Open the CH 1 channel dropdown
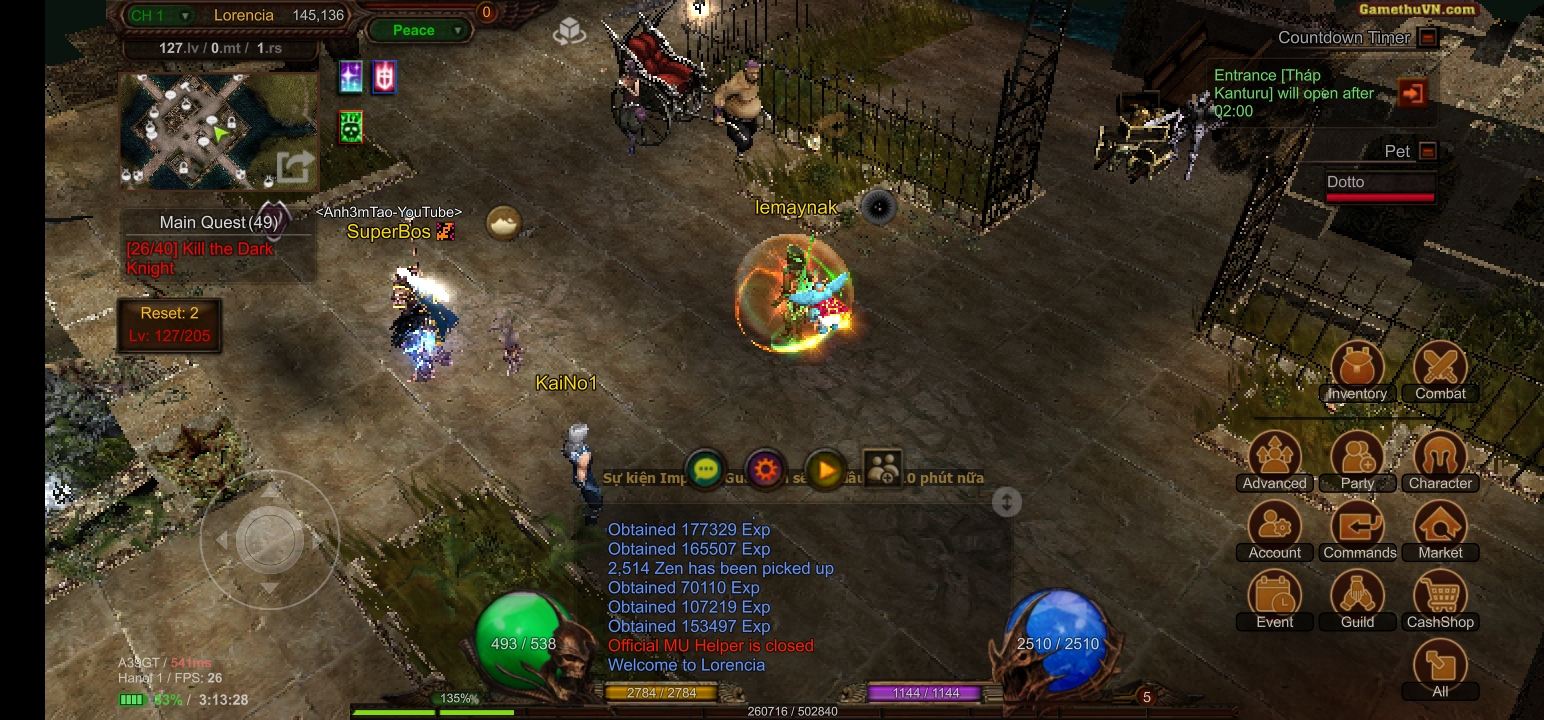 coord(160,15)
